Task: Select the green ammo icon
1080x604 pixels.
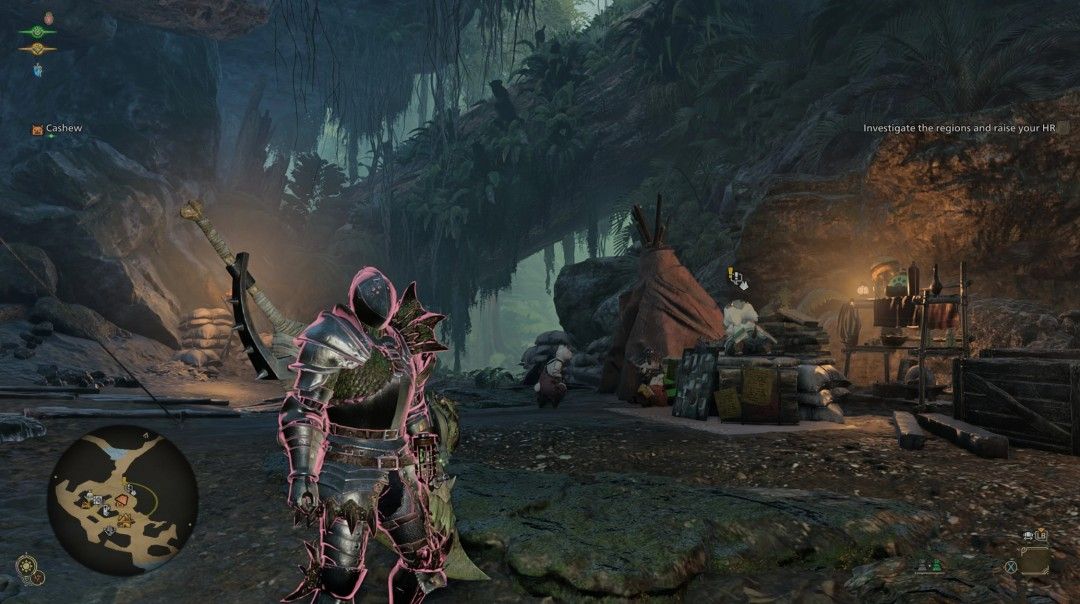Action: pyautogui.click(x=938, y=566)
